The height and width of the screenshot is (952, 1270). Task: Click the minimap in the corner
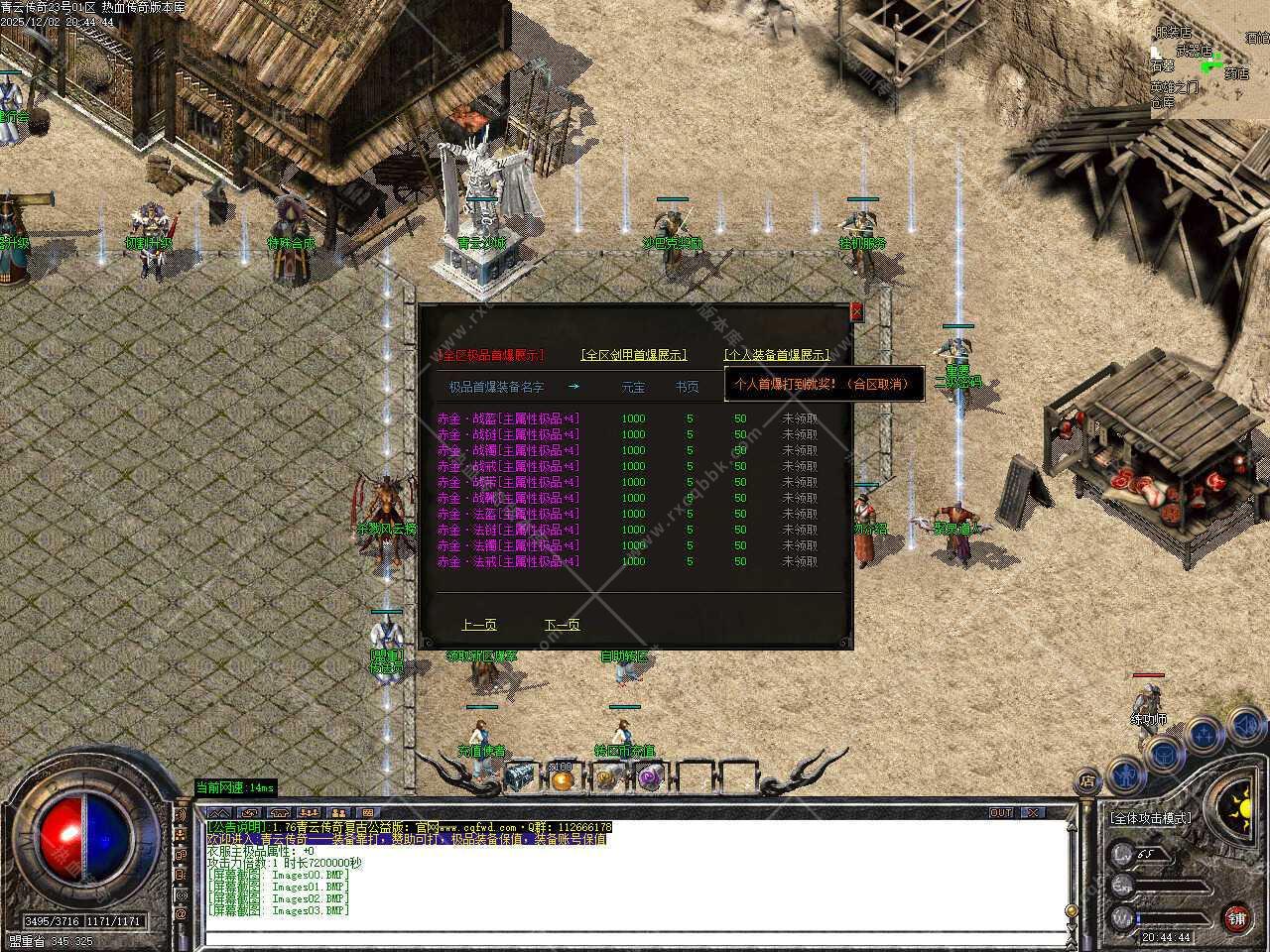click(x=1209, y=61)
